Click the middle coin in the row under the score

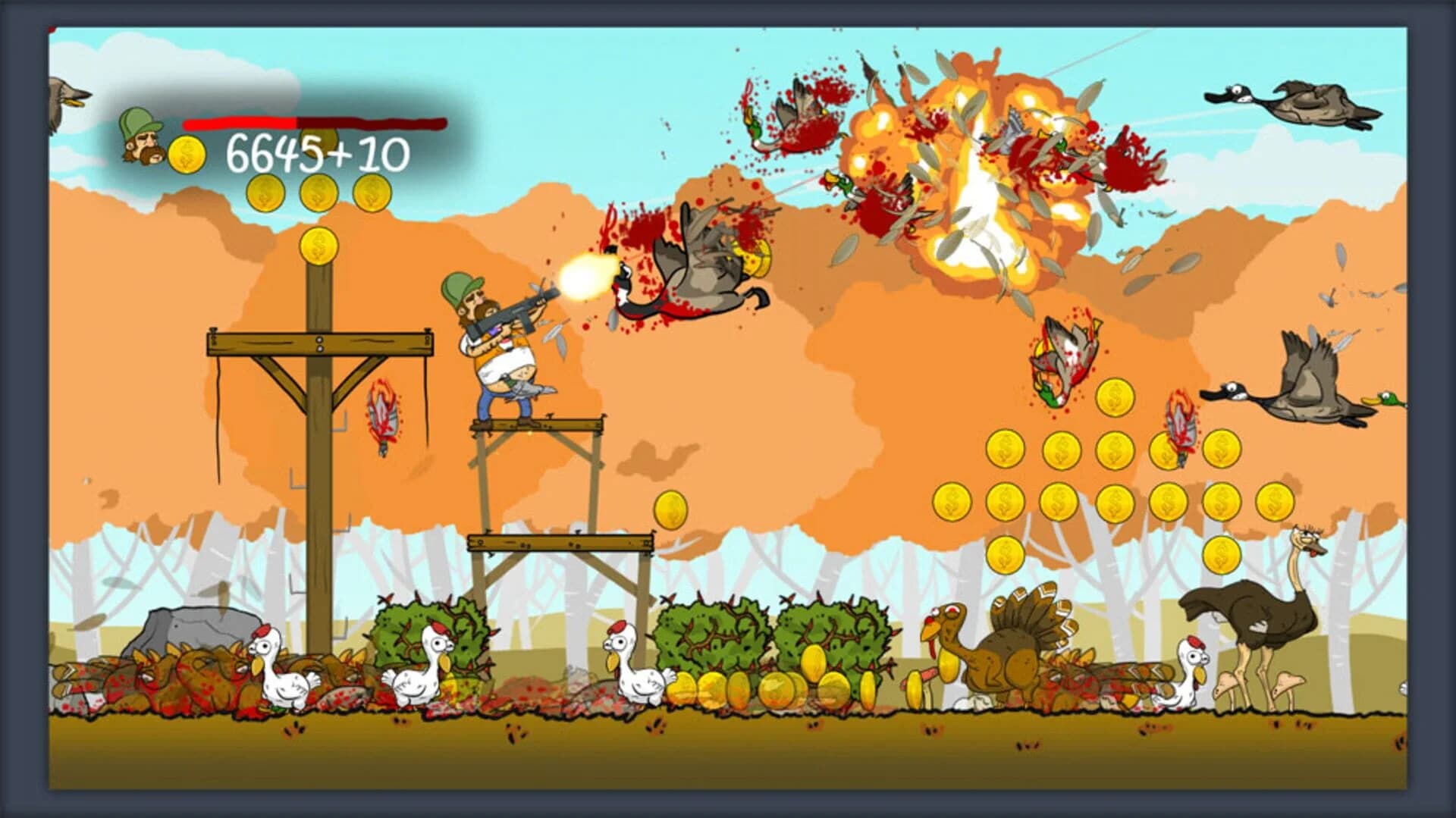tap(317, 193)
